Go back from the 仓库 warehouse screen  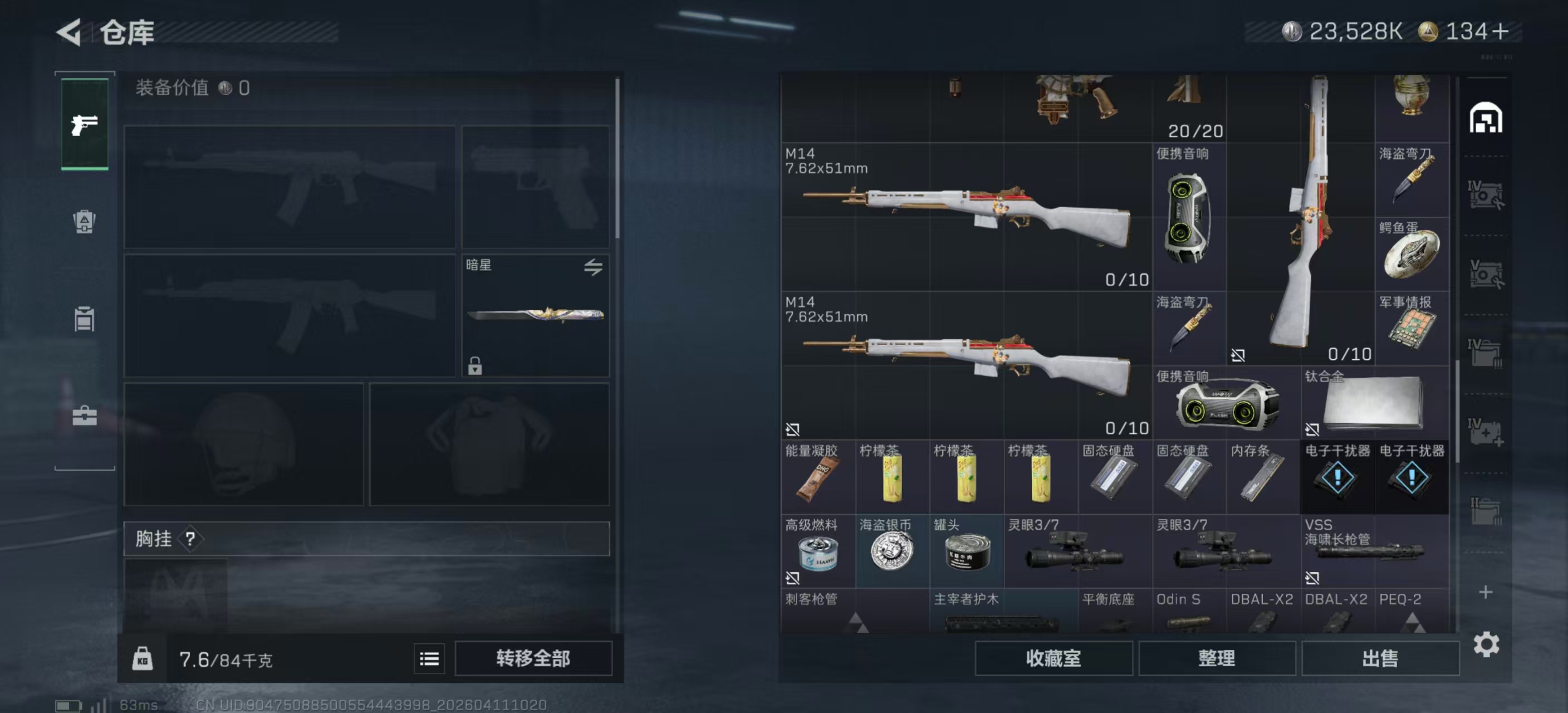click(x=70, y=32)
